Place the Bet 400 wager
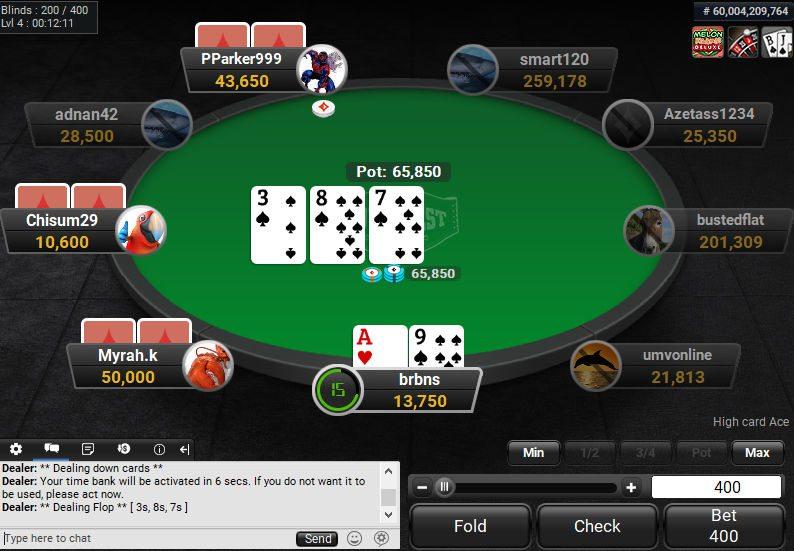This screenshot has width=794, height=551. click(723, 526)
